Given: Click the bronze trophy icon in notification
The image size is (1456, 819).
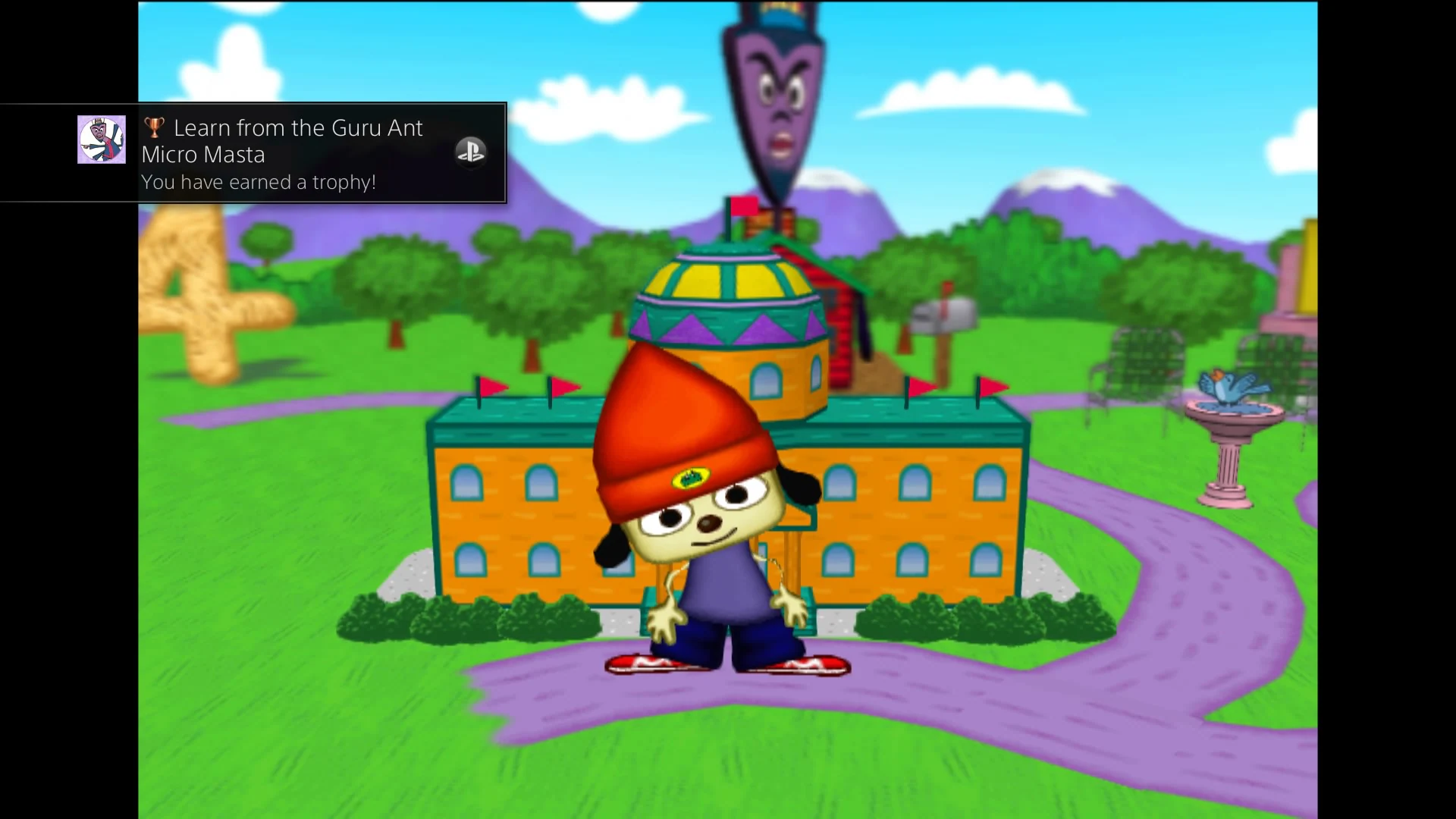Looking at the screenshot, I should [x=155, y=127].
